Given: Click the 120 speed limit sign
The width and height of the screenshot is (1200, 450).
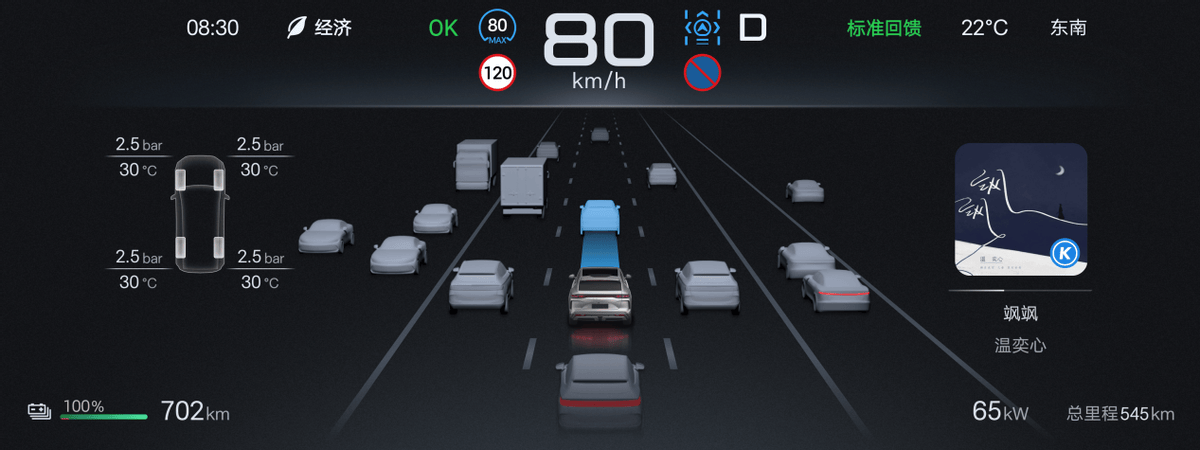Looking at the screenshot, I should 497,72.
